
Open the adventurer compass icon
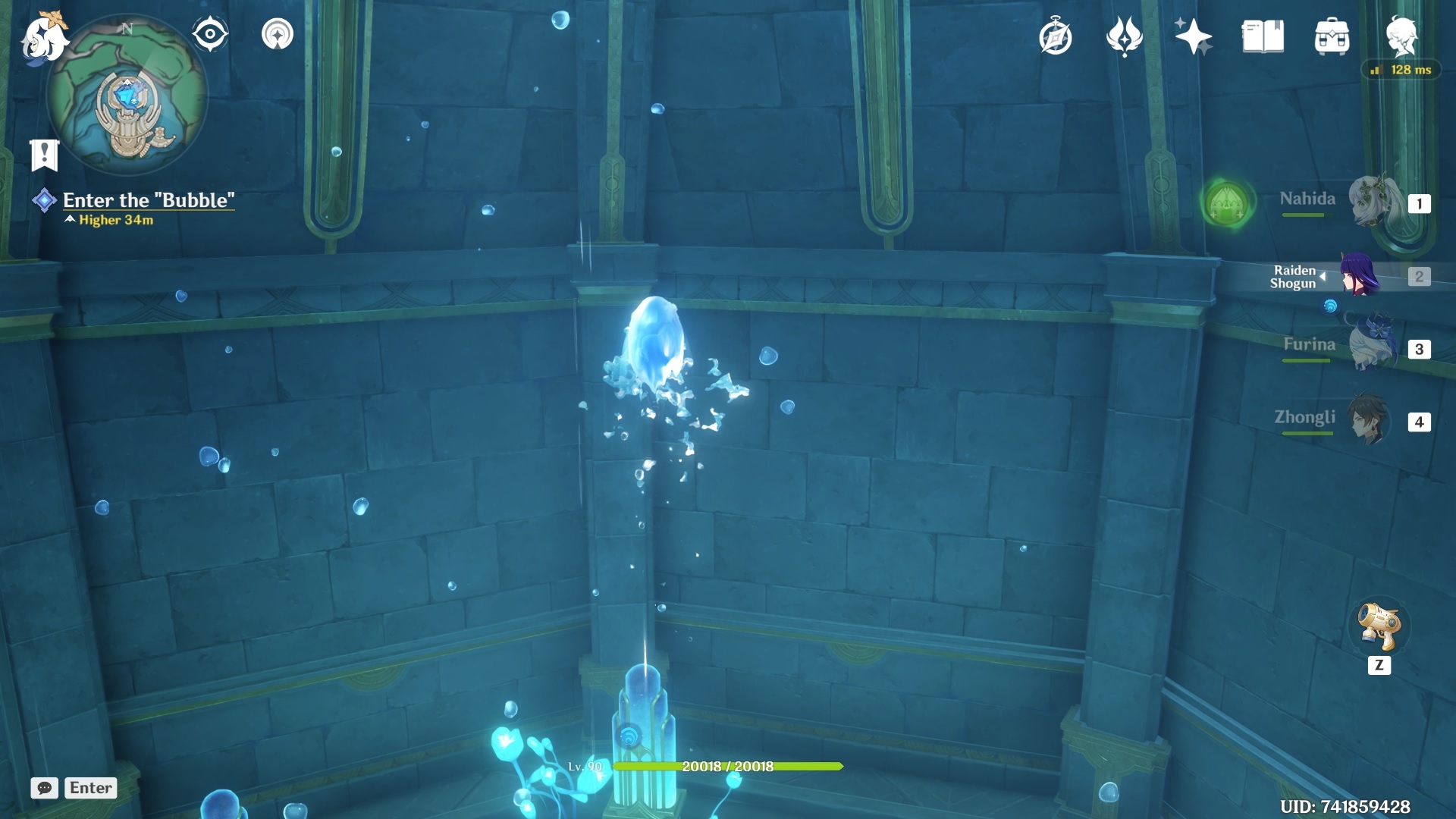pyautogui.click(x=1056, y=37)
